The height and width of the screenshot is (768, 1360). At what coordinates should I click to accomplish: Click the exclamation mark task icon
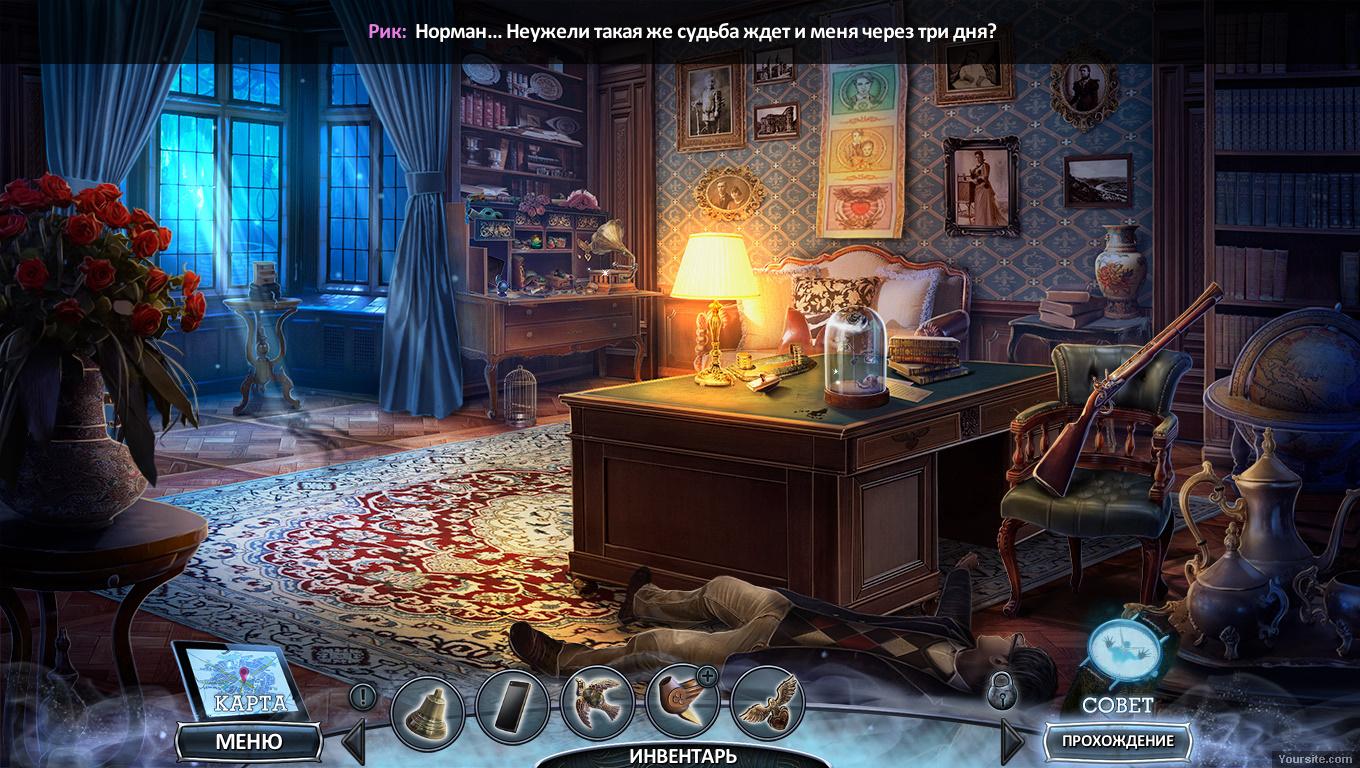(x=363, y=695)
